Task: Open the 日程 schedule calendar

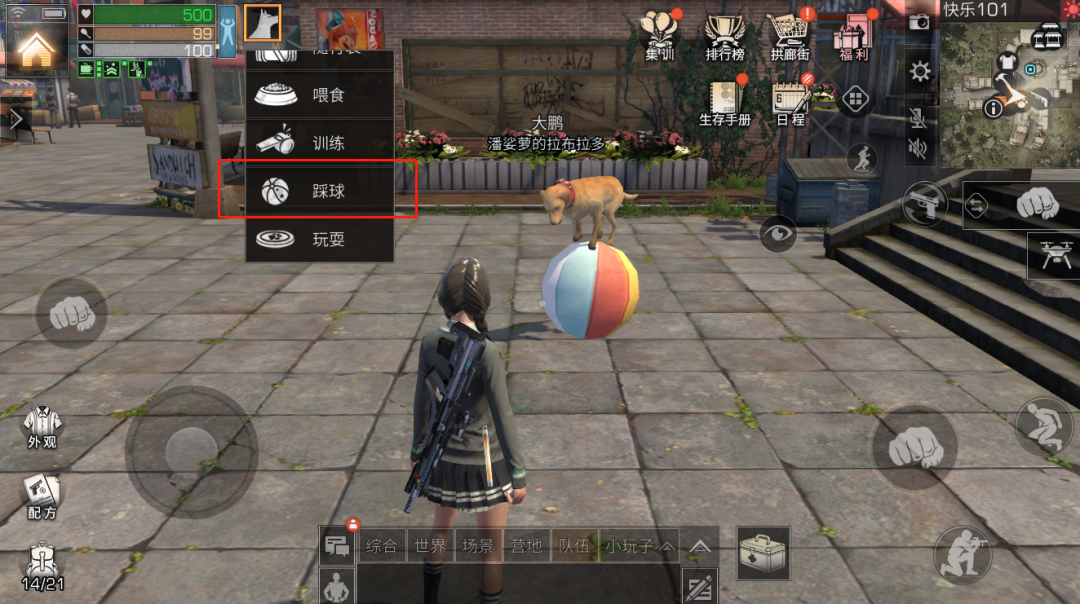Action: point(790,102)
